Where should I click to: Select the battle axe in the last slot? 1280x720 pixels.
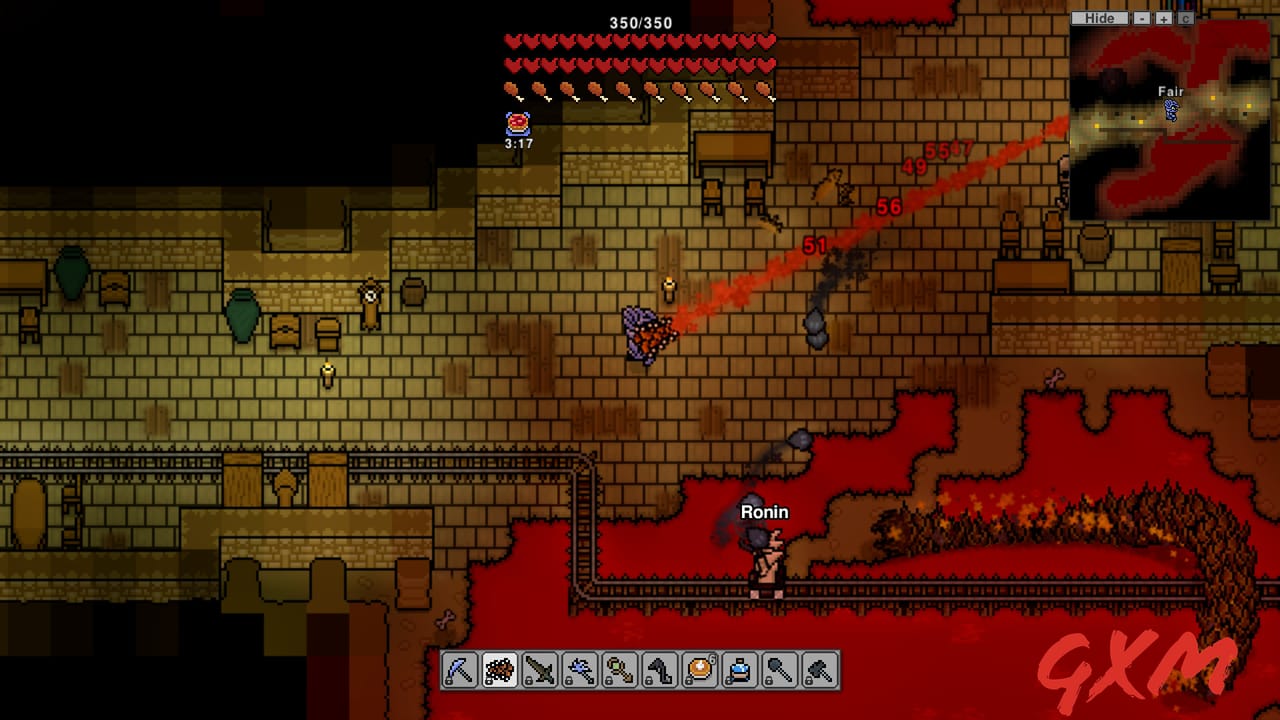coord(819,669)
